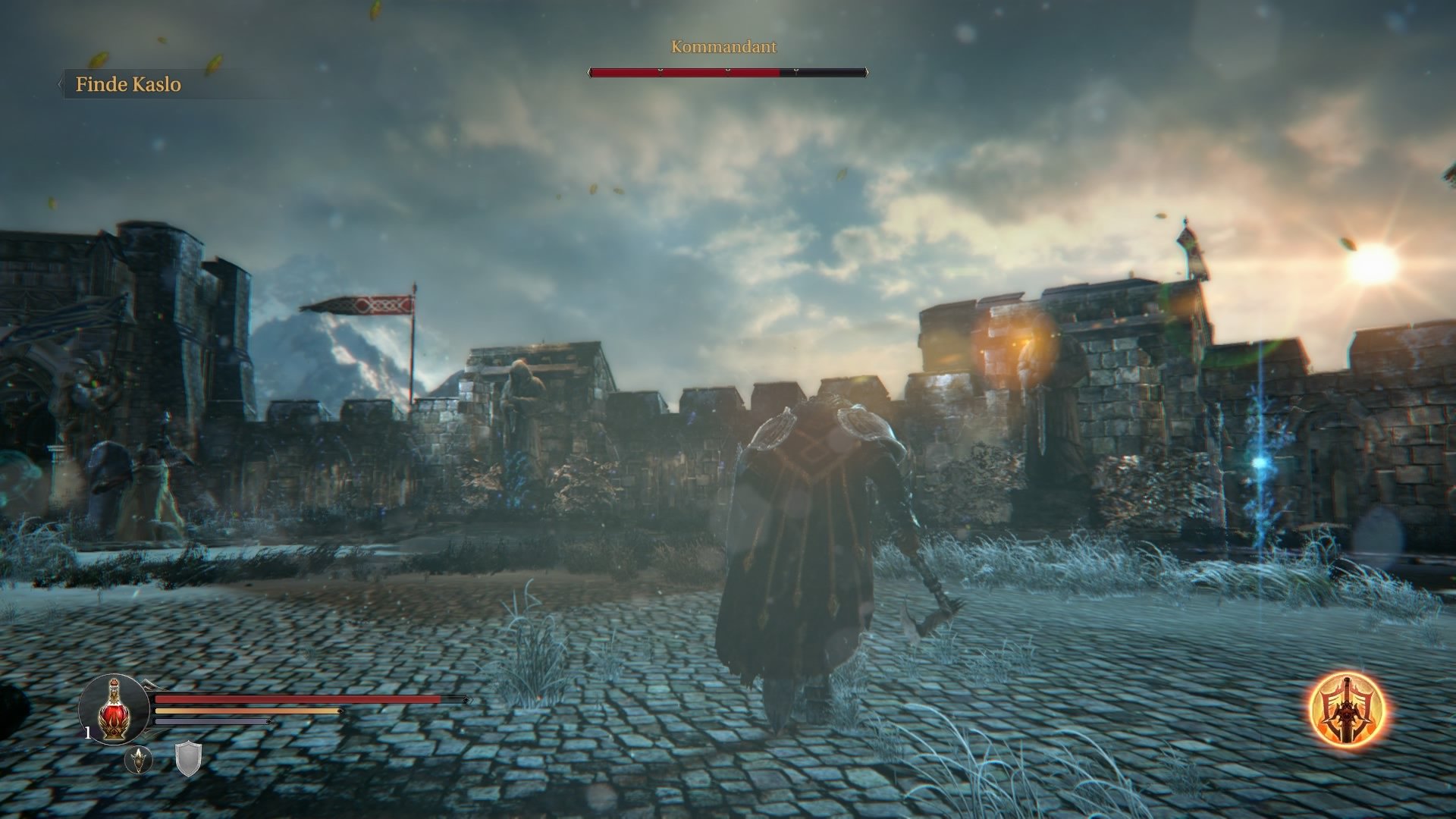Select the "Finde Kaslo" quest objective text
The width and height of the screenshot is (1456, 819).
point(127,85)
